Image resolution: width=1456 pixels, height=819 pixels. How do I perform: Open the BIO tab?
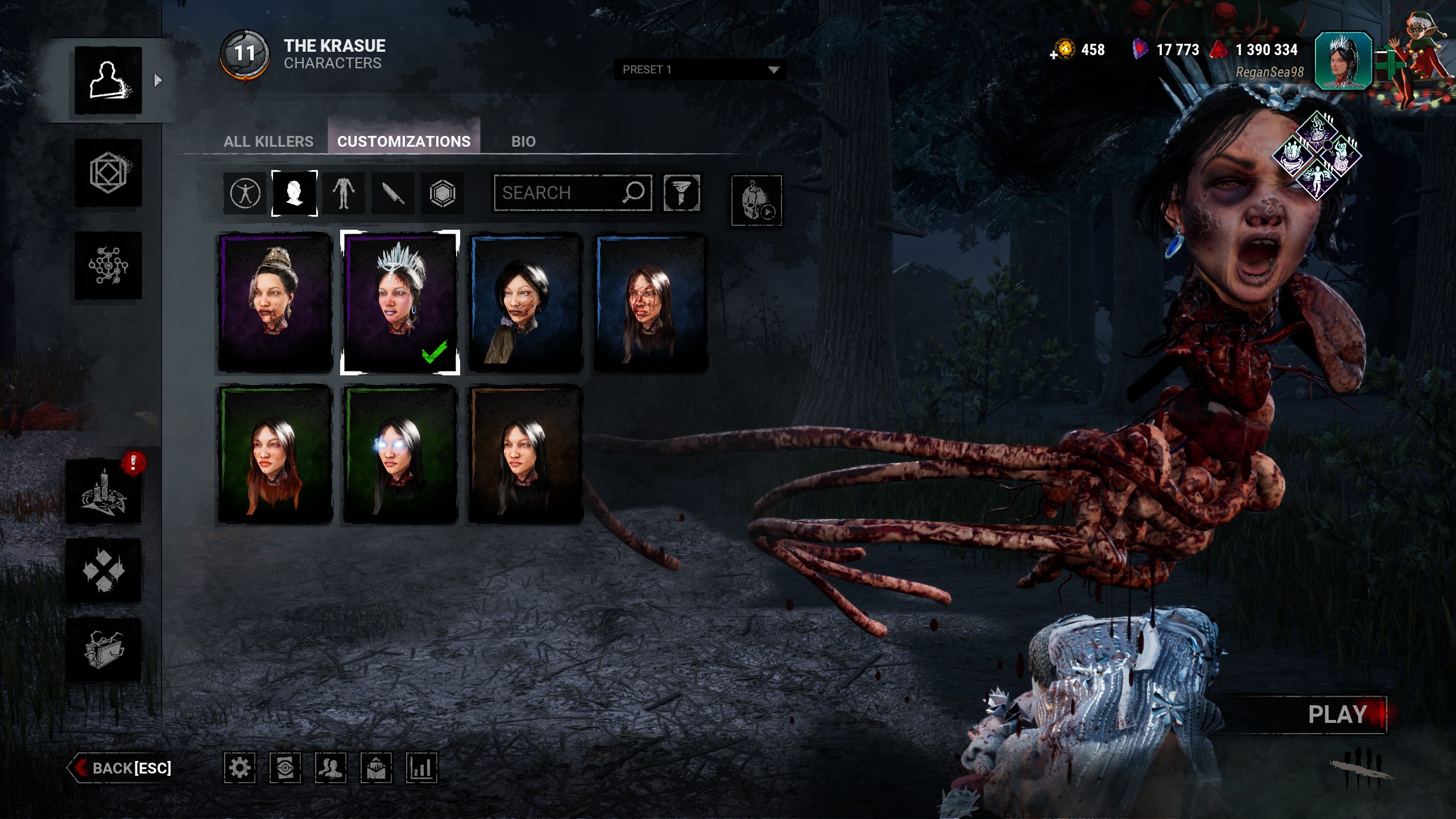523,142
